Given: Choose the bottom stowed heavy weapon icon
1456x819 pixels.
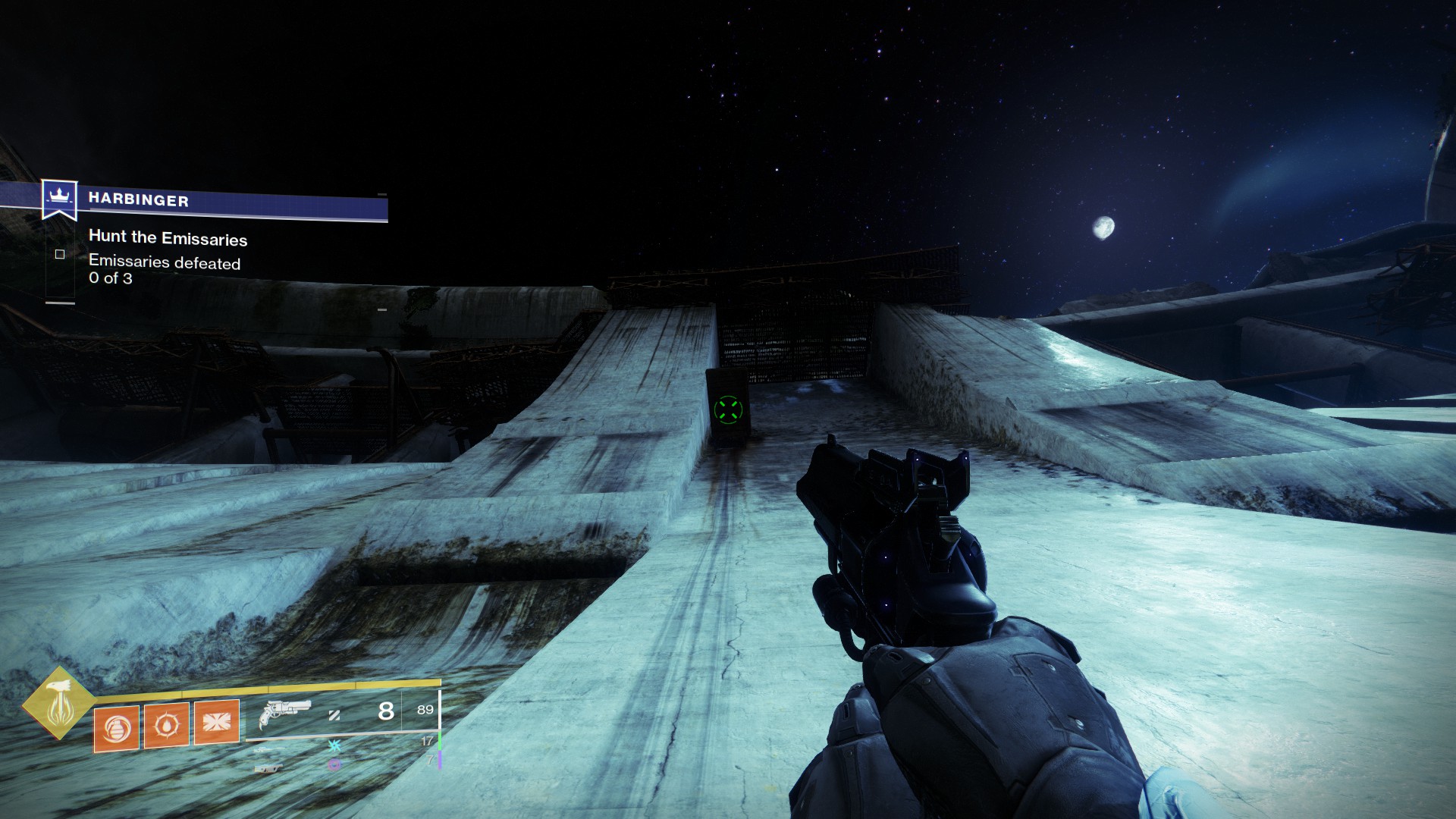Looking at the screenshot, I should click(268, 768).
